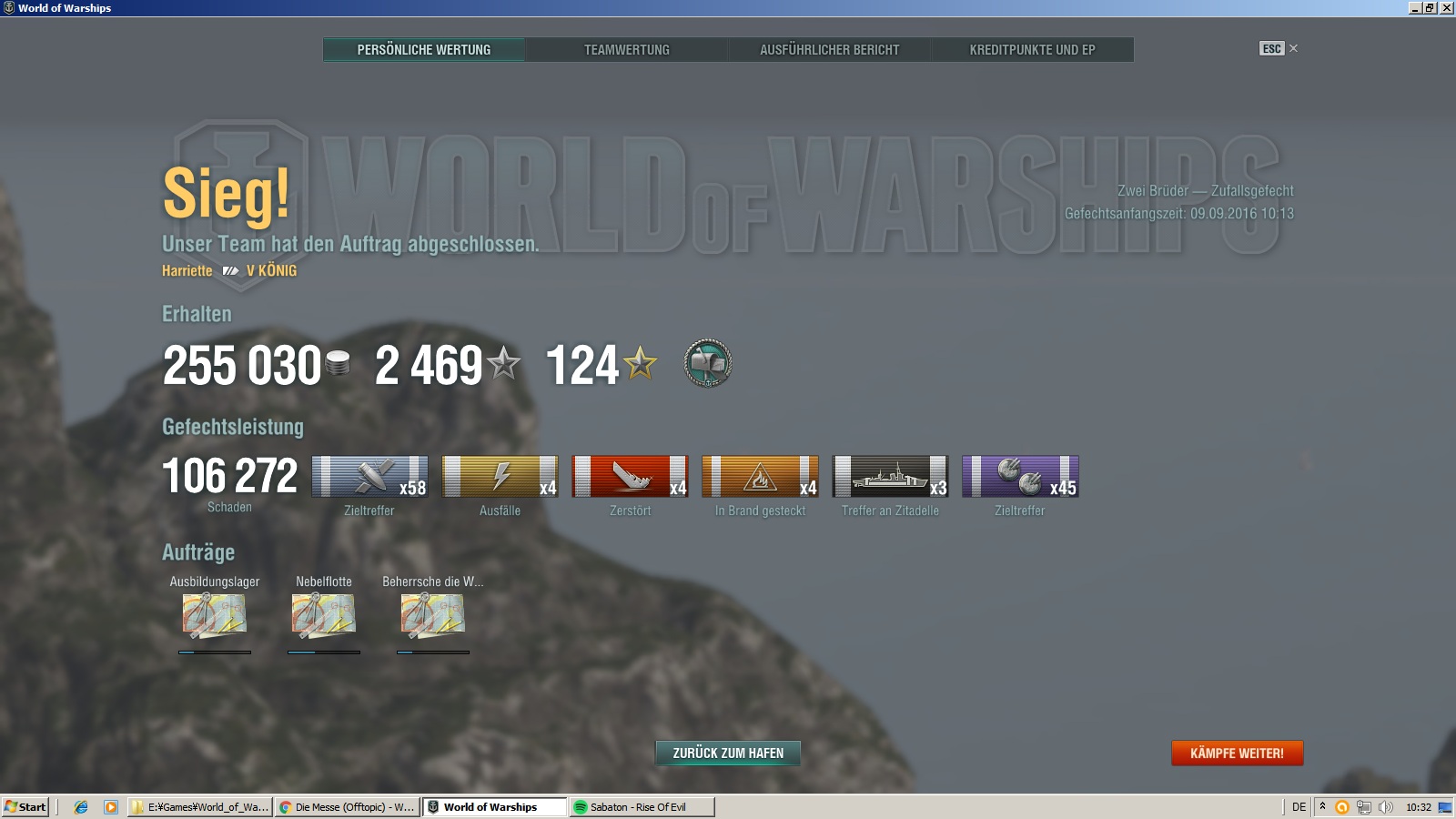This screenshot has width=1456, height=819.
Task: Inspect the Ausfälle ribbon
Action: [500, 477]
